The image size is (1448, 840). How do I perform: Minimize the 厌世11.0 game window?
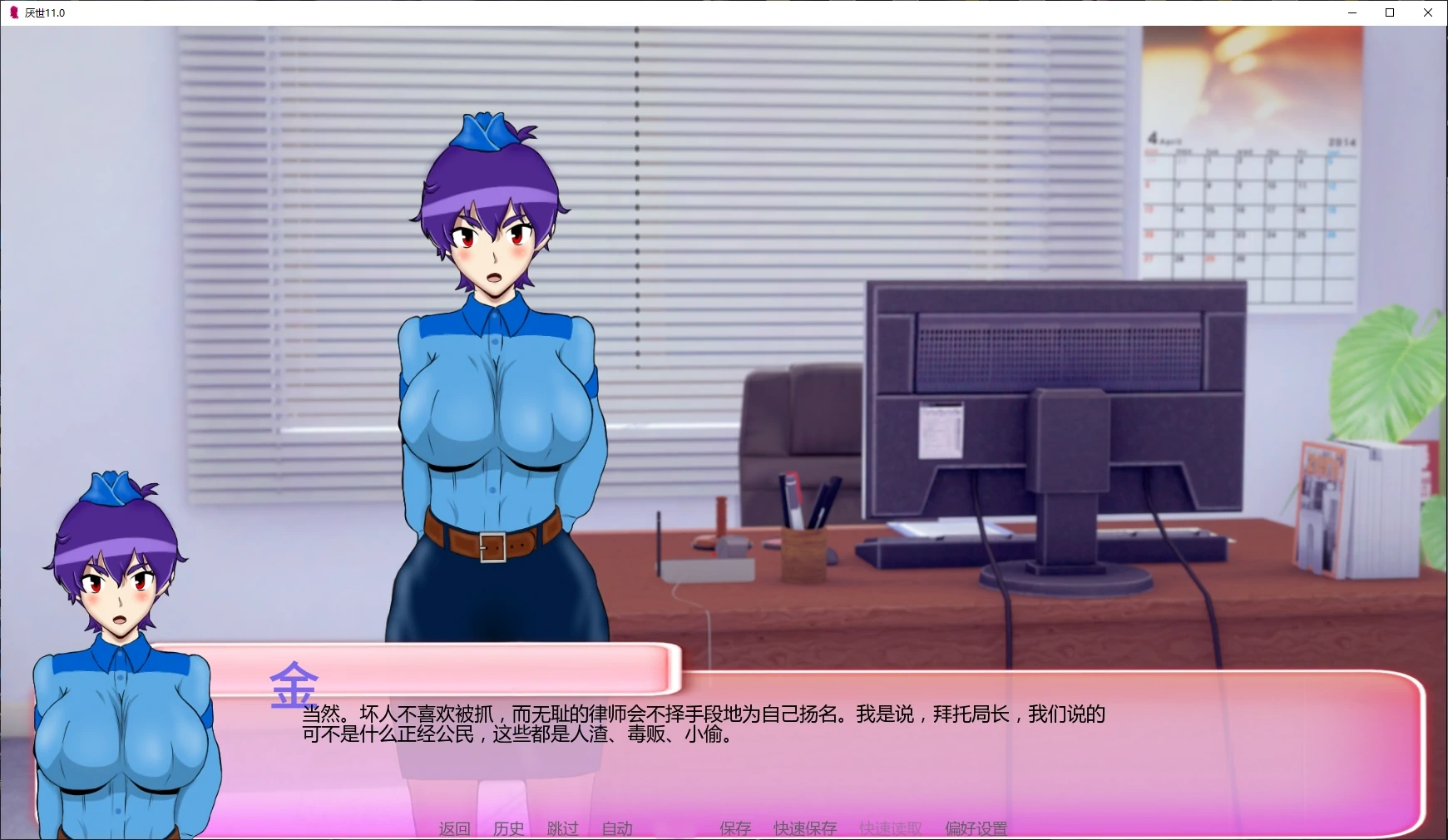[x=1351, y=12]
